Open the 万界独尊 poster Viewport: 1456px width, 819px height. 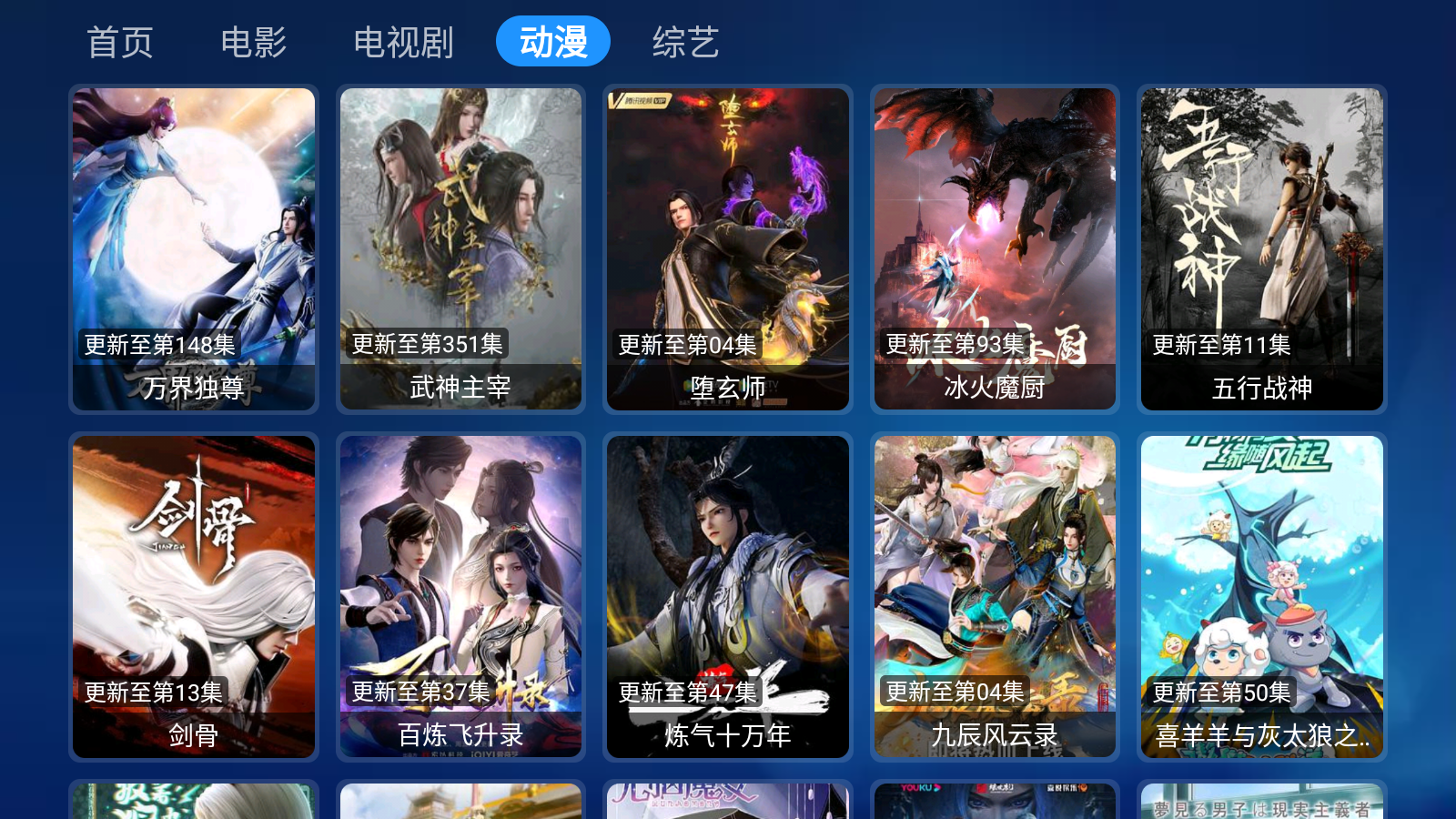tap(193, 246)
